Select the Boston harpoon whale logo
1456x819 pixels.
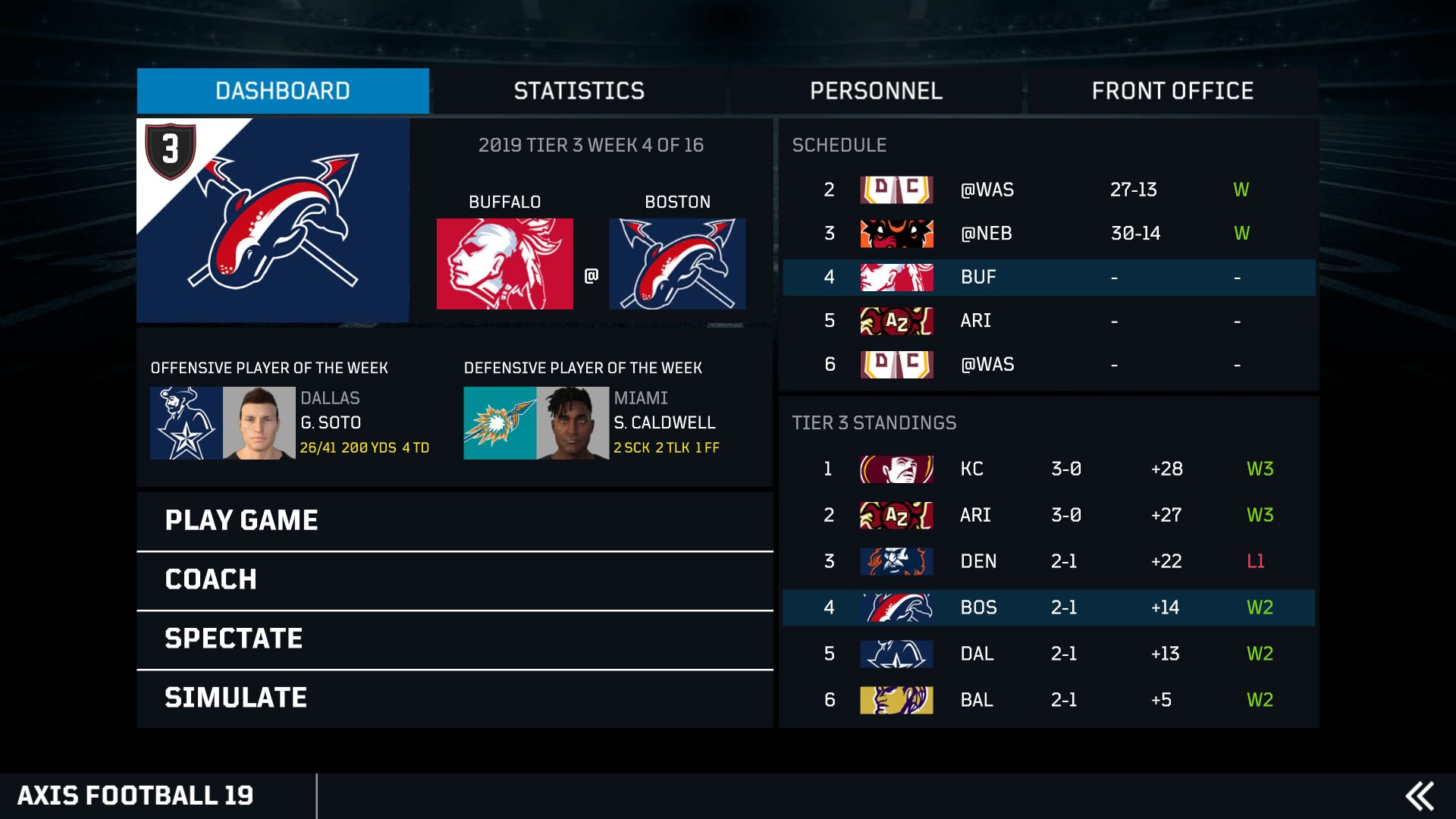point(677,264)
